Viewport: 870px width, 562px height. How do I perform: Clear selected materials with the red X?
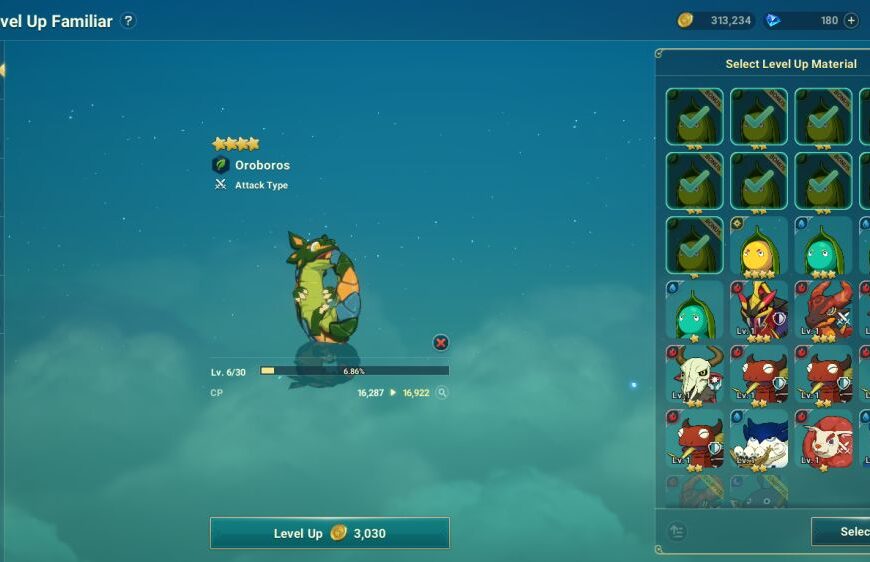click(441, 343)
